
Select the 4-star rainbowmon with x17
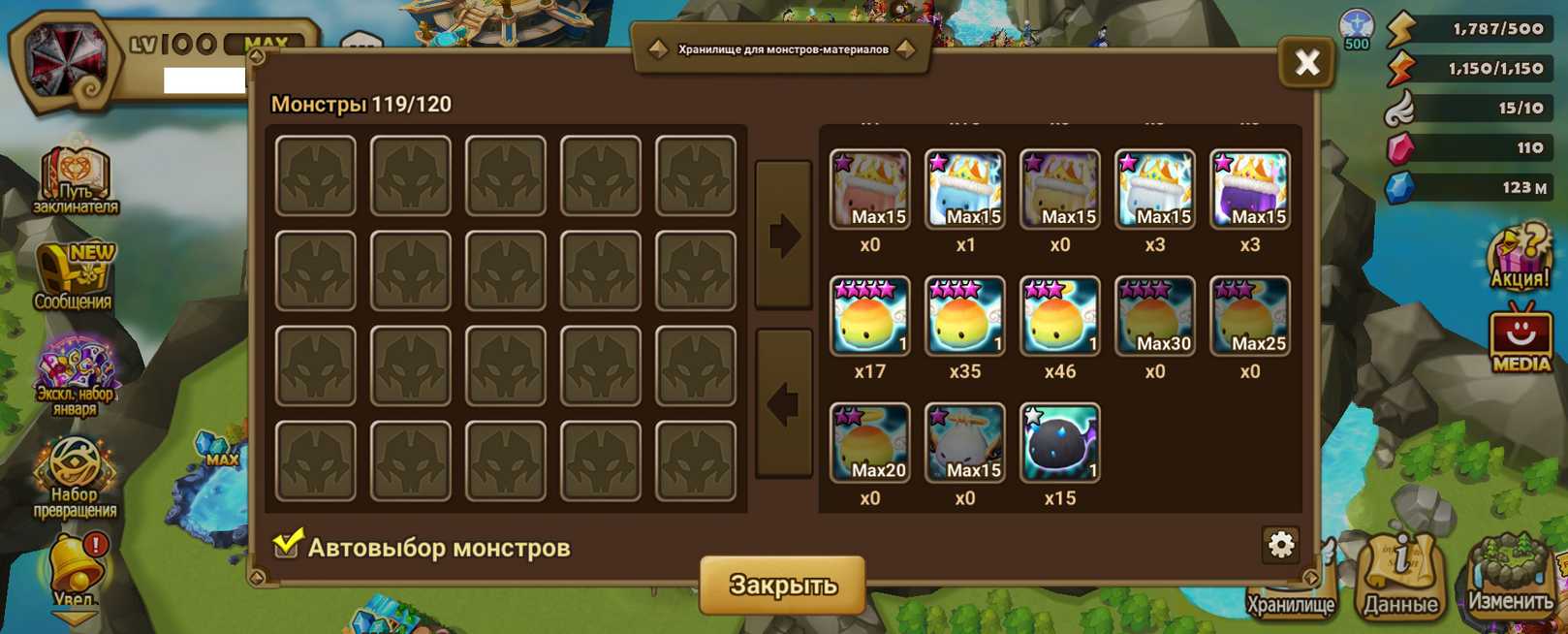[x=869, y=316]
